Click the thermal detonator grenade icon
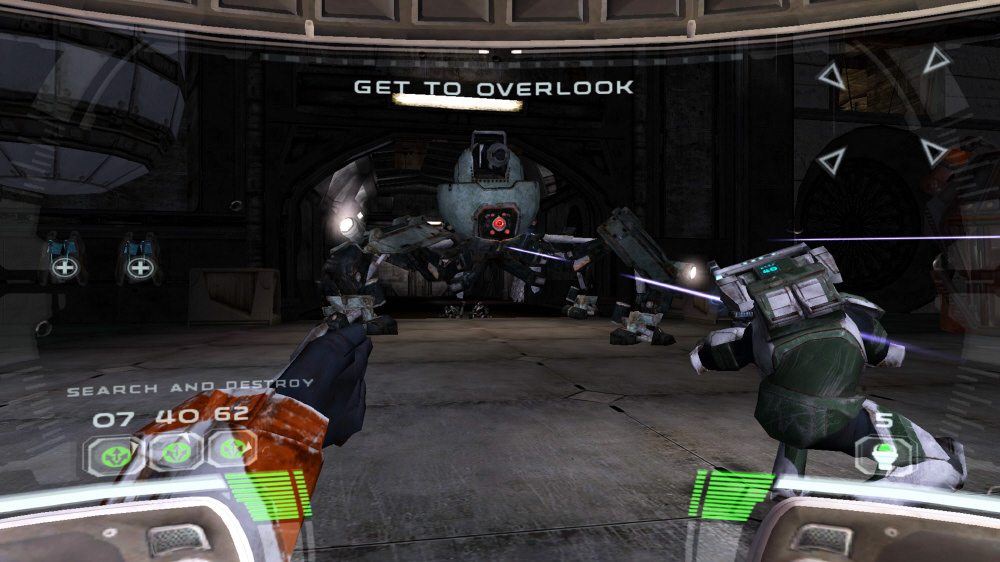 point(884,455)
